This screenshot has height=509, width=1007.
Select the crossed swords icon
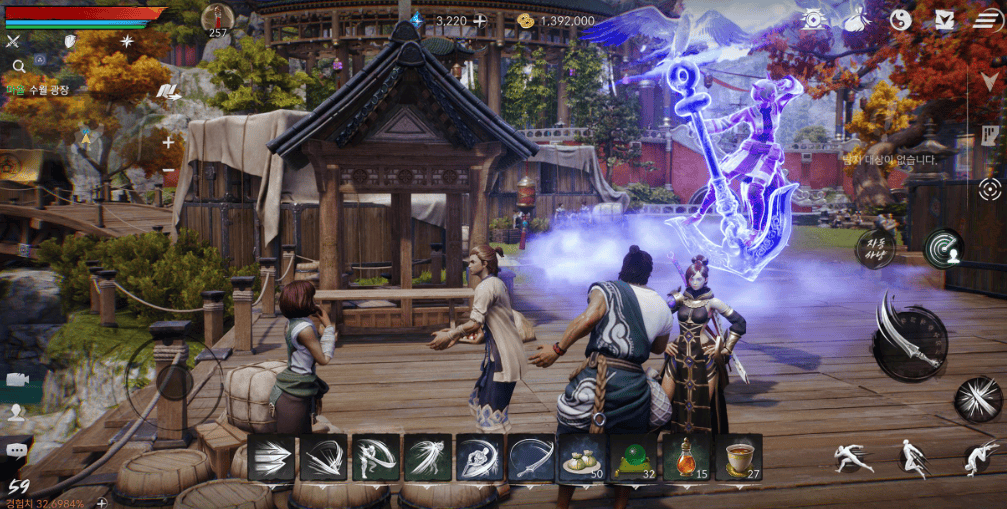[13, 41]
